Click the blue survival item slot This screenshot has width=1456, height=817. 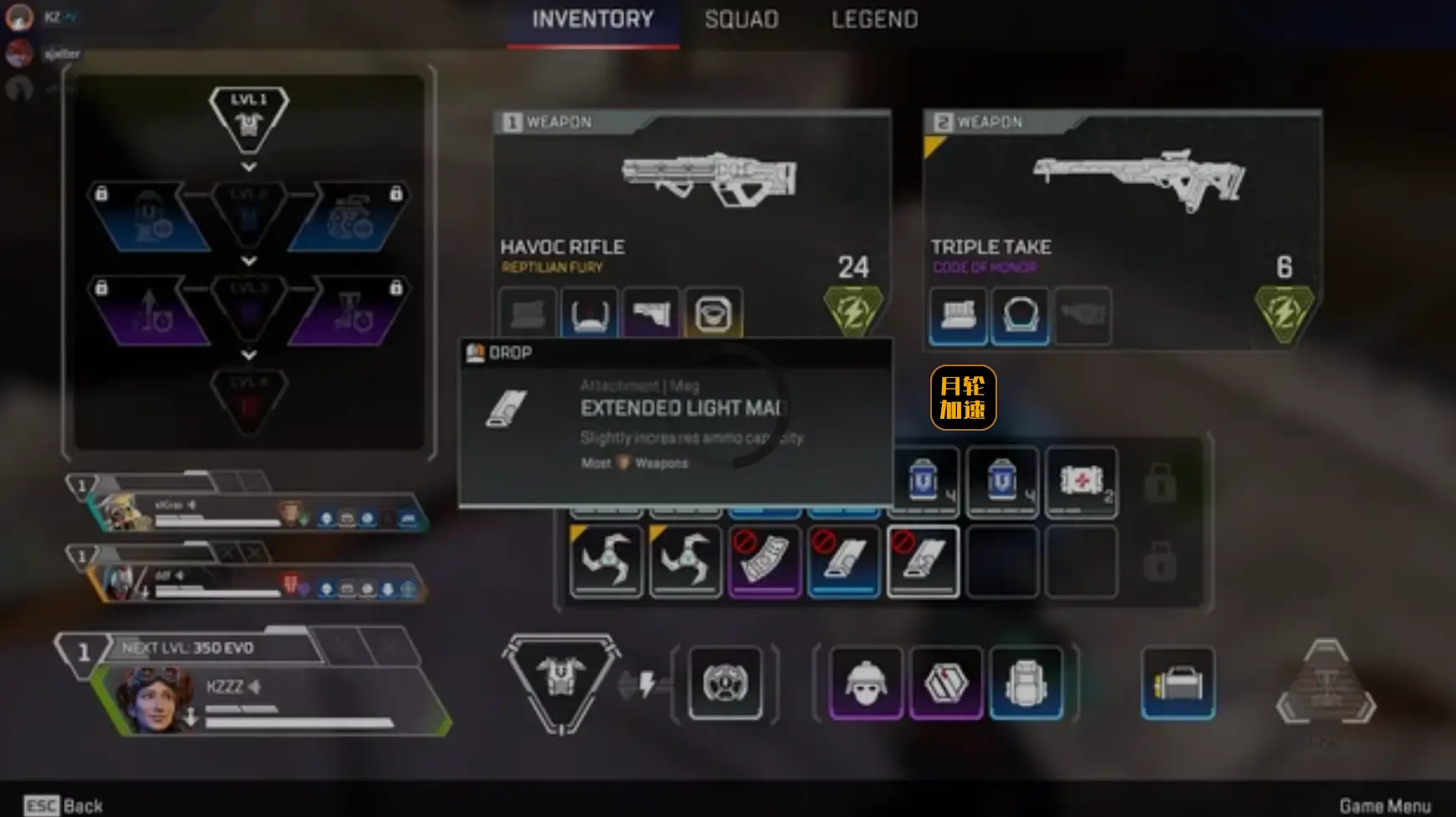tap(1178, 683)
